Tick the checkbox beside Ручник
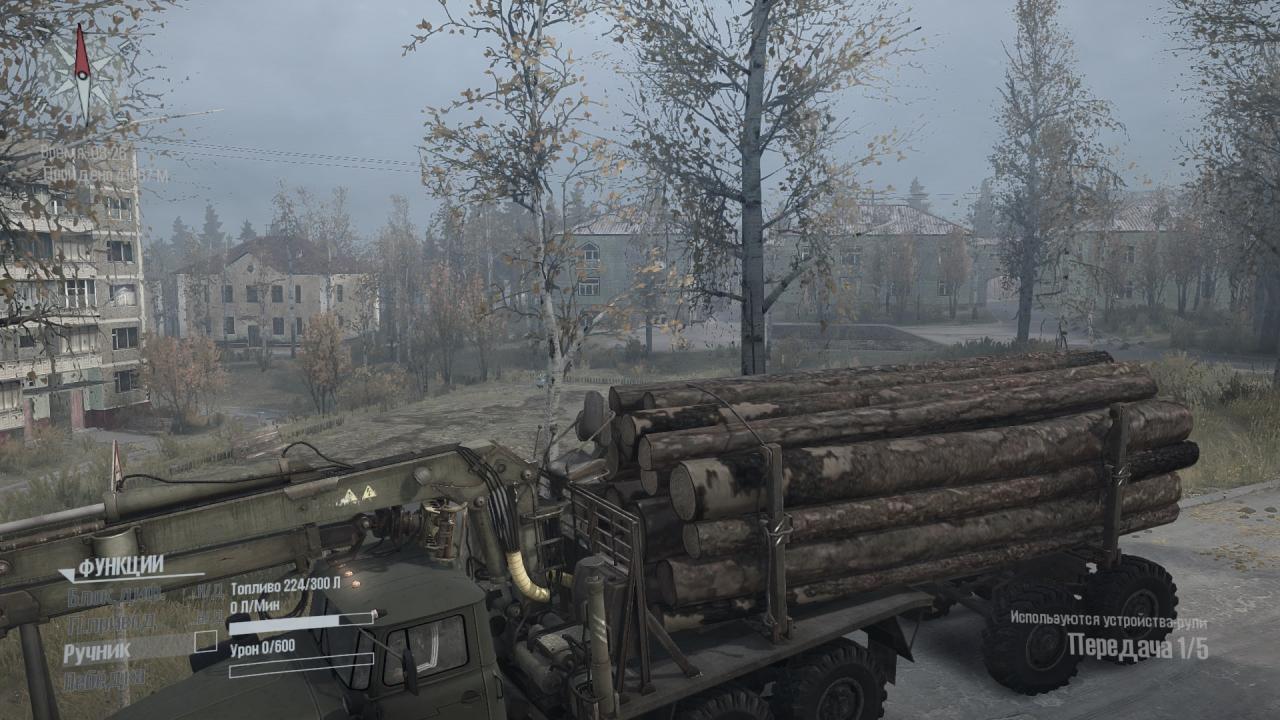 pos(205,641)
